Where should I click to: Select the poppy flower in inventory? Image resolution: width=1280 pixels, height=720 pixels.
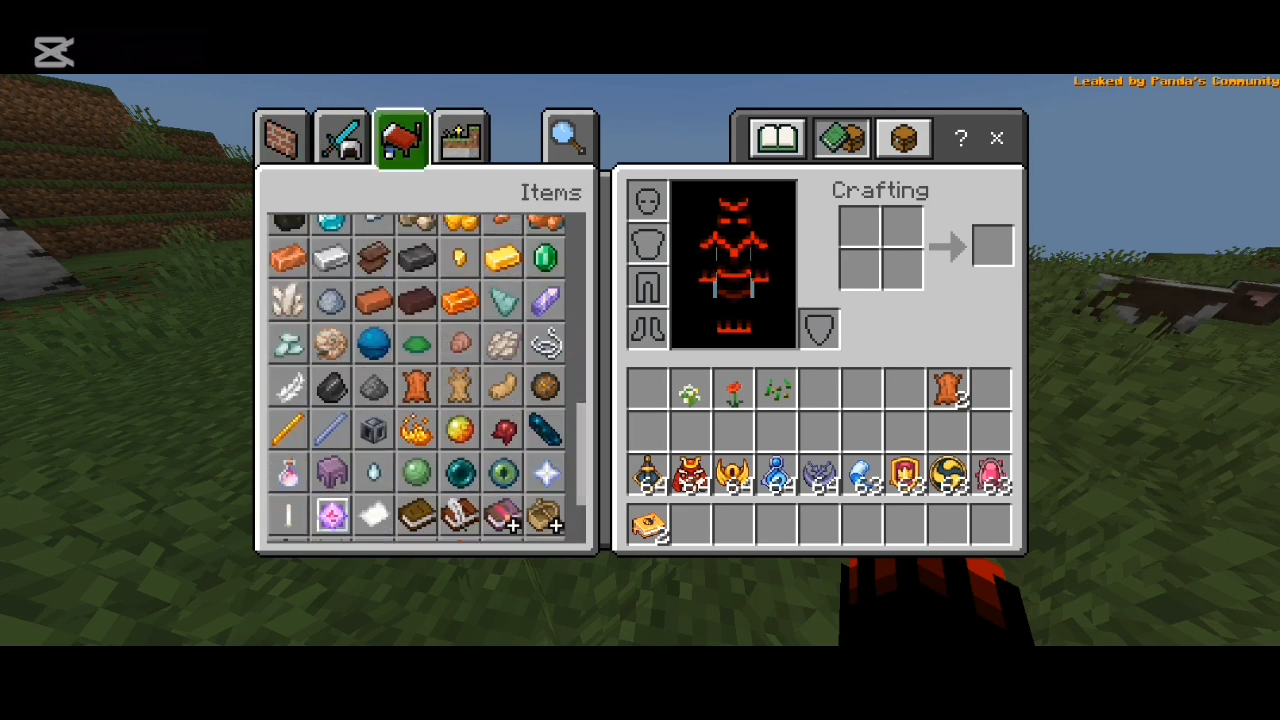pos(733,392)
